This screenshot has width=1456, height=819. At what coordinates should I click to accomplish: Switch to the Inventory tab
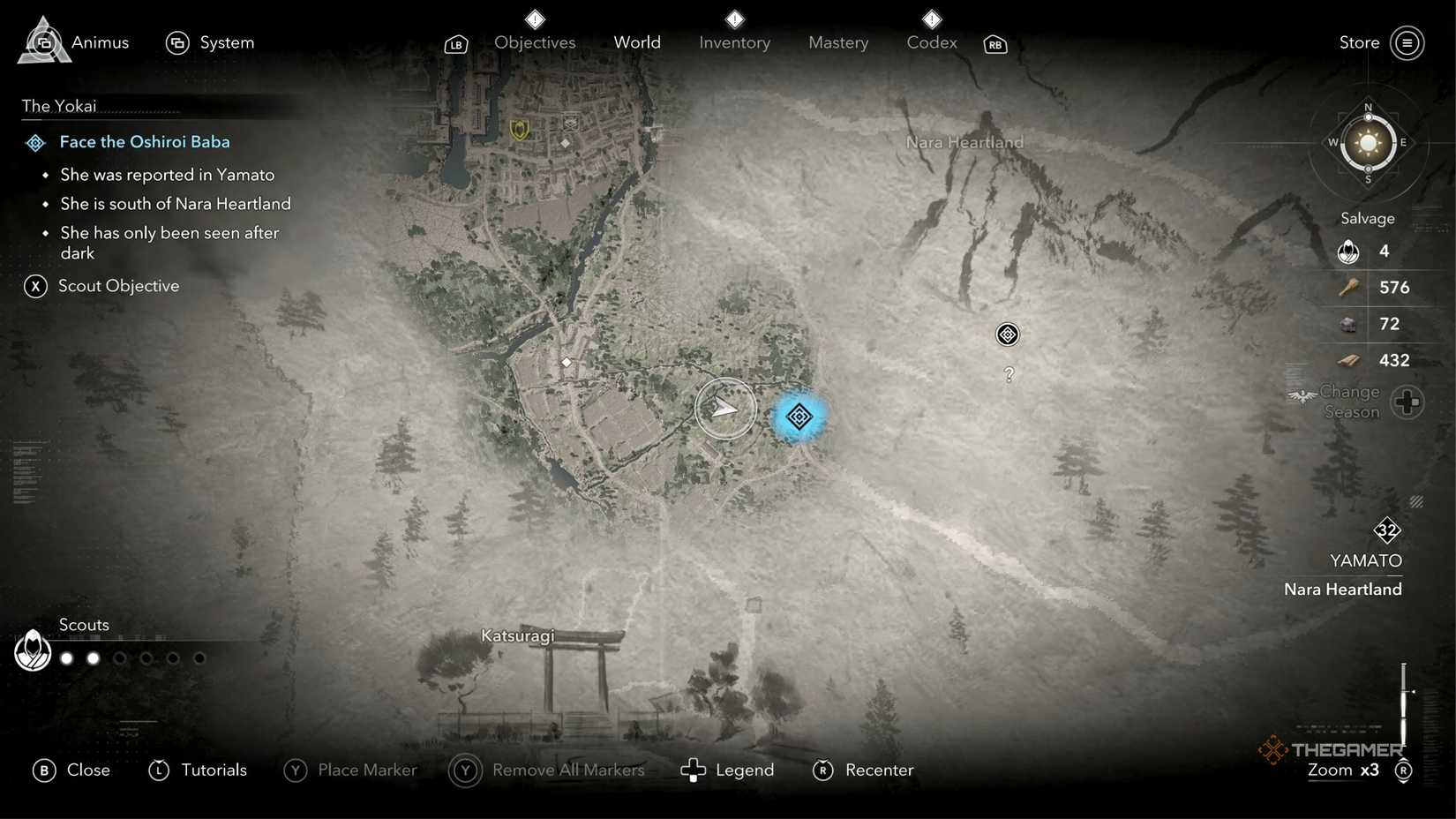click(x=733, y=41)
